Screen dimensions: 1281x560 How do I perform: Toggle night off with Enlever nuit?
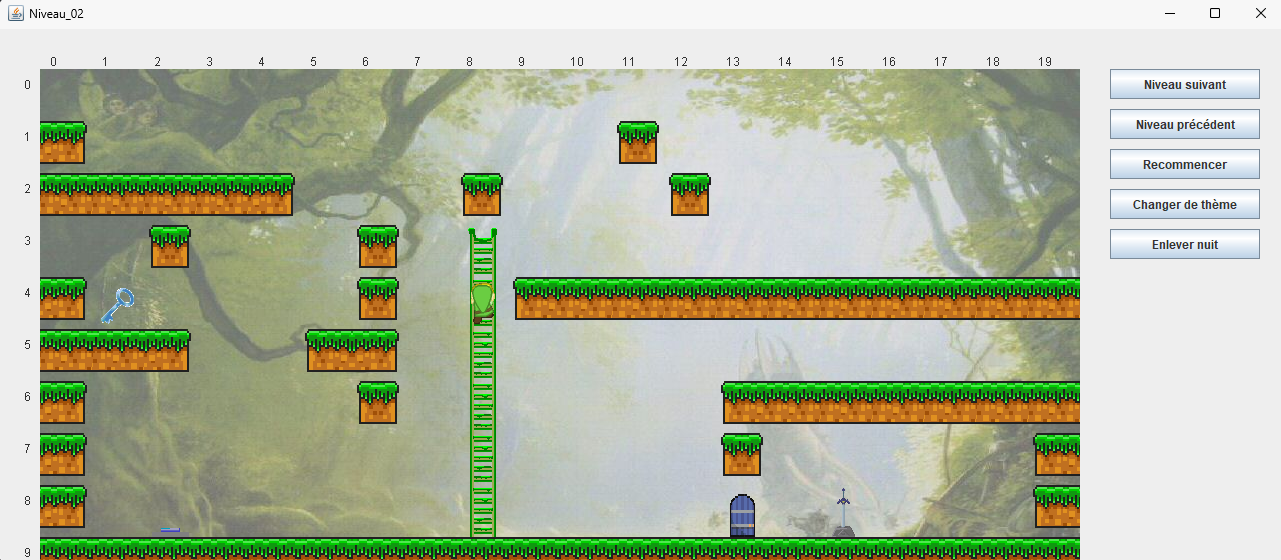coord(1184,245)
